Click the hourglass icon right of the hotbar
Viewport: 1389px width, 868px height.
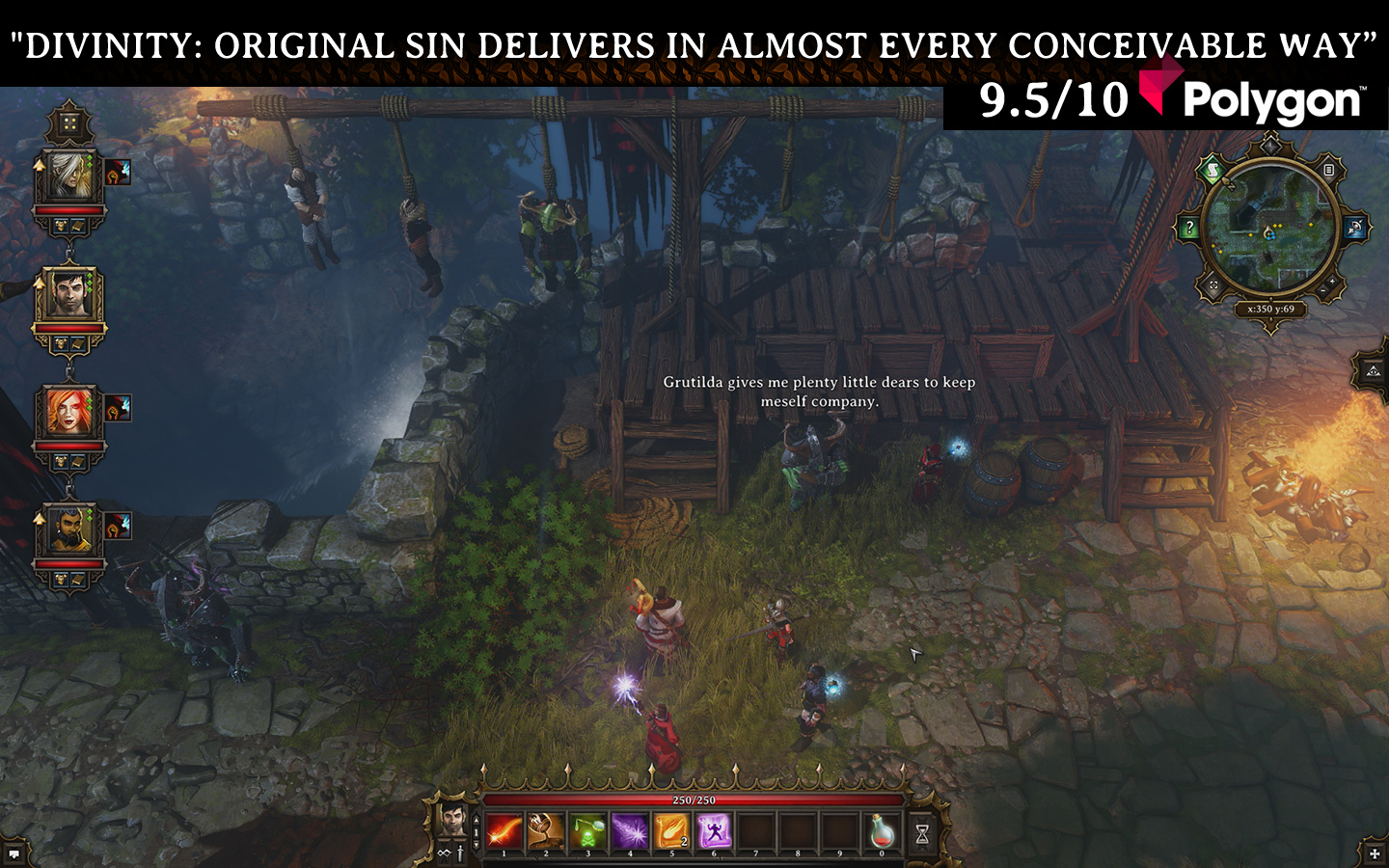click(x=922, y=831)
